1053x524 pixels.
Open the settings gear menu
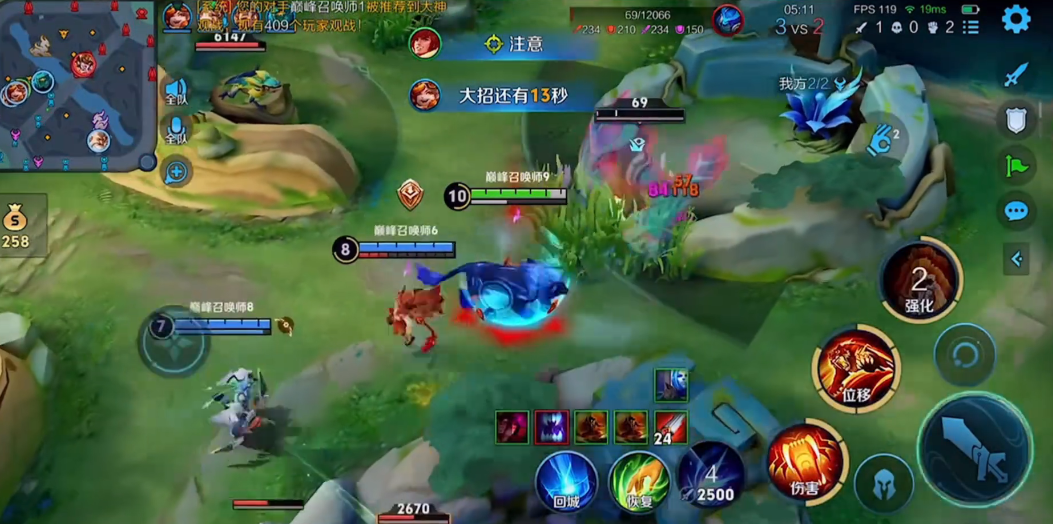[x=1016, y=19]
